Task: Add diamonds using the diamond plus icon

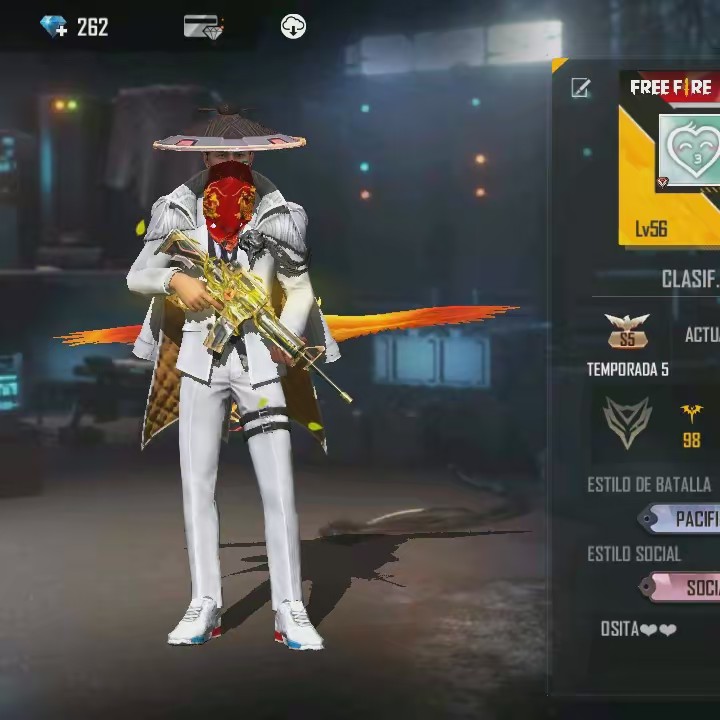Action: pyautogui.click(x=54, y=27)
